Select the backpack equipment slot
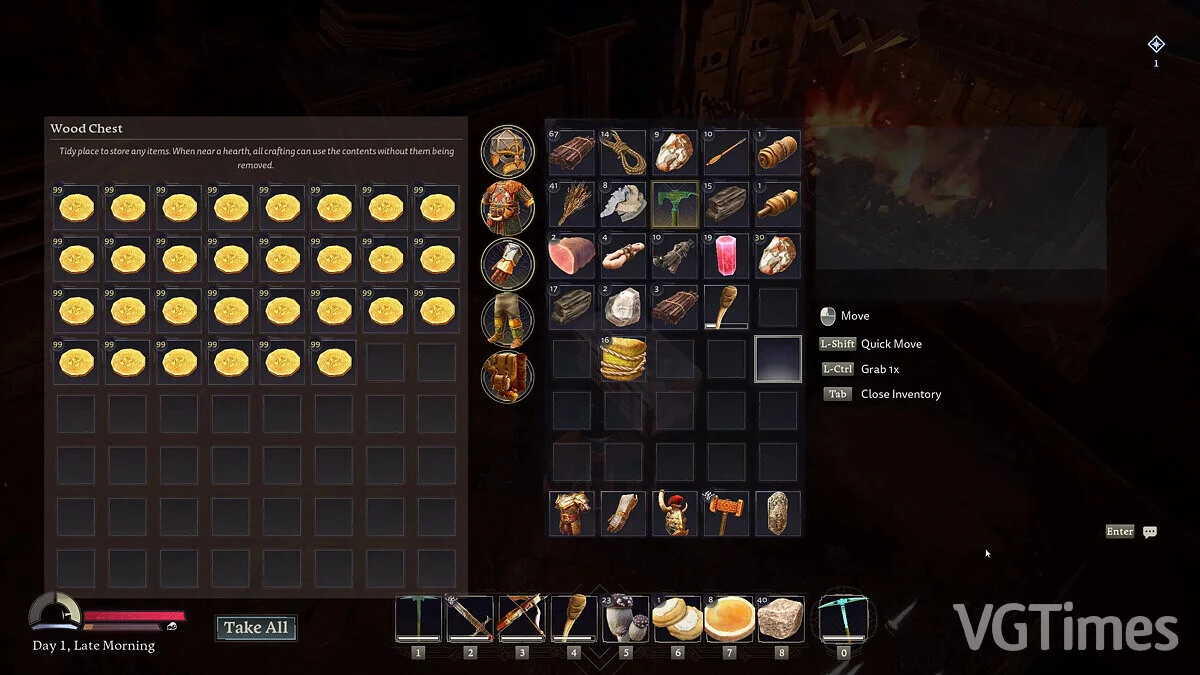This screenshot has width=1200, height=675. (x=508, y=375)
